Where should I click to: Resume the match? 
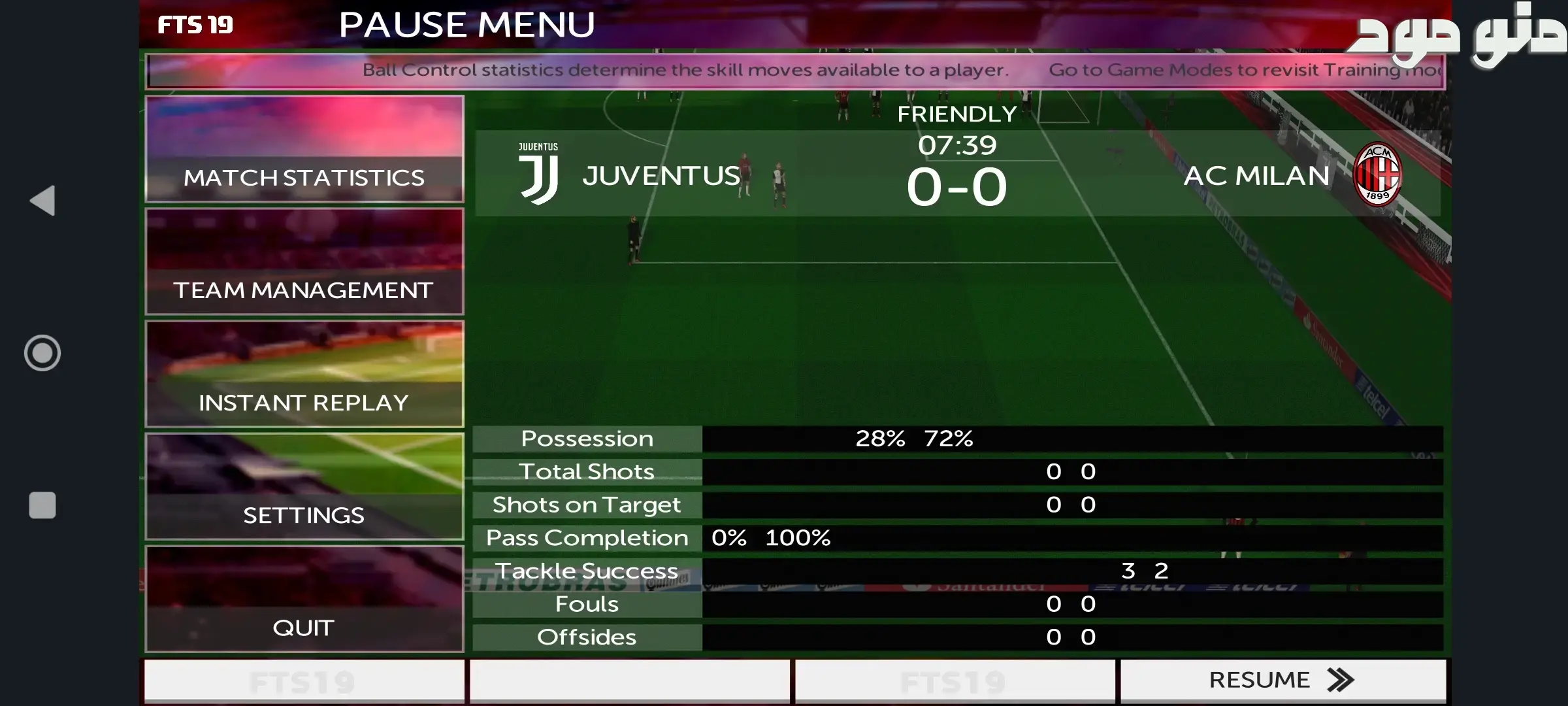(x=1282, y=680)
